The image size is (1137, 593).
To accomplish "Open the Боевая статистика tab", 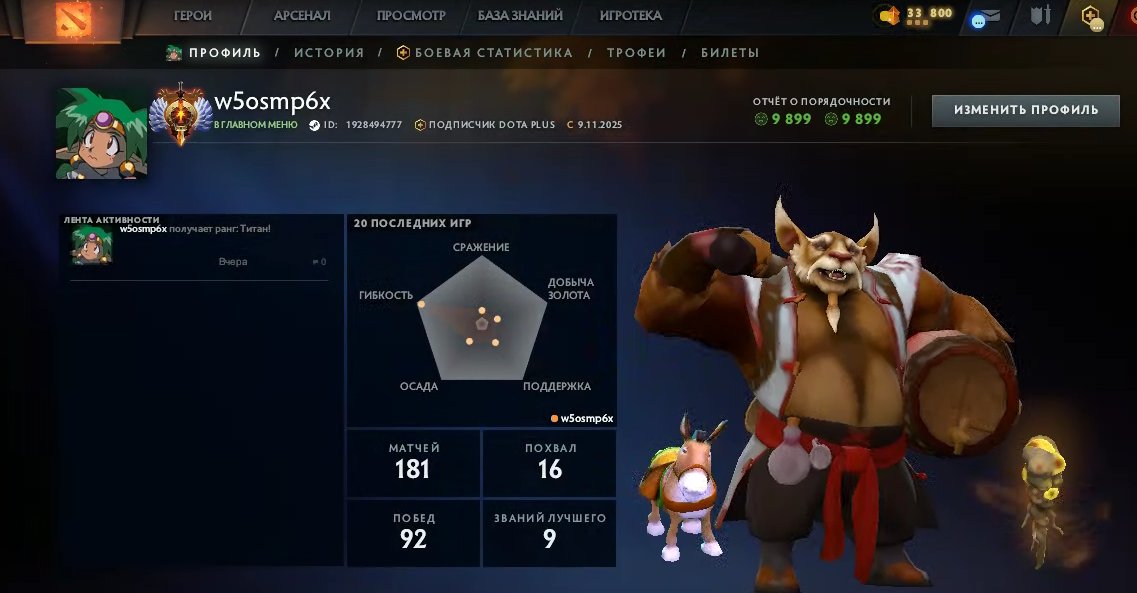I will [485, 53].
